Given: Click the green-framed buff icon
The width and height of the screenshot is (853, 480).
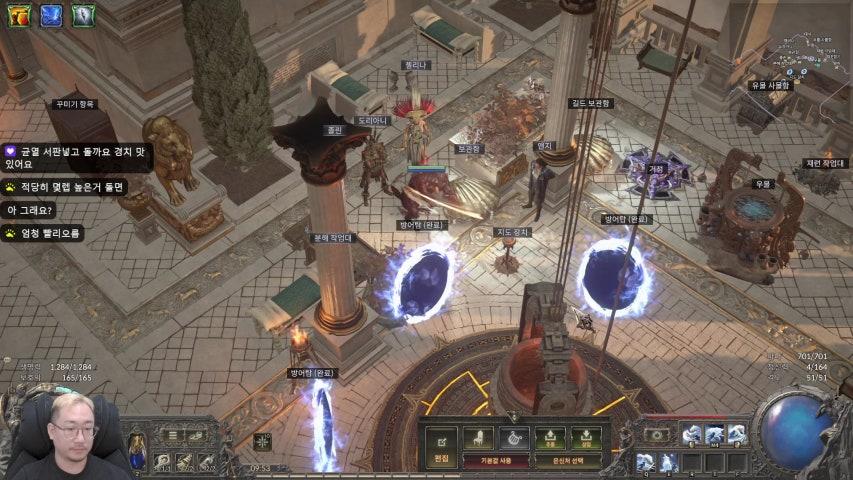Looking at the screenshot, I should click(x=83, y=15).
